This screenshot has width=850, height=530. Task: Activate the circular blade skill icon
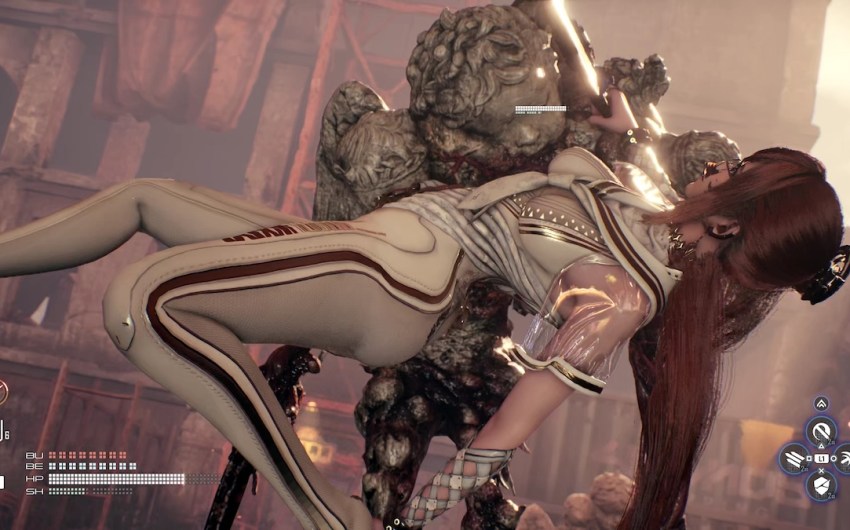(821, 432)
